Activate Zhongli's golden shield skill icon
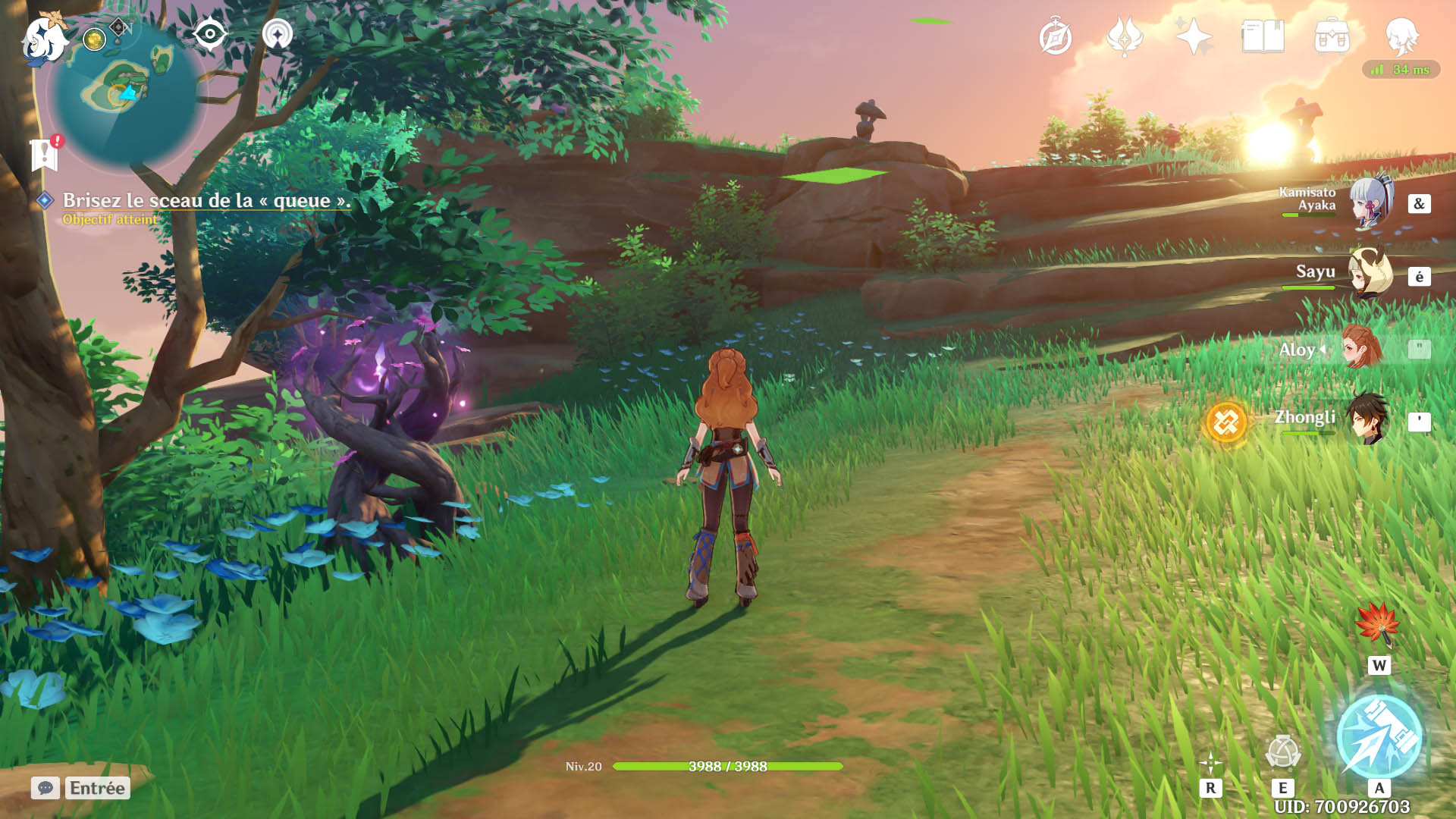 click(1225, 422)
